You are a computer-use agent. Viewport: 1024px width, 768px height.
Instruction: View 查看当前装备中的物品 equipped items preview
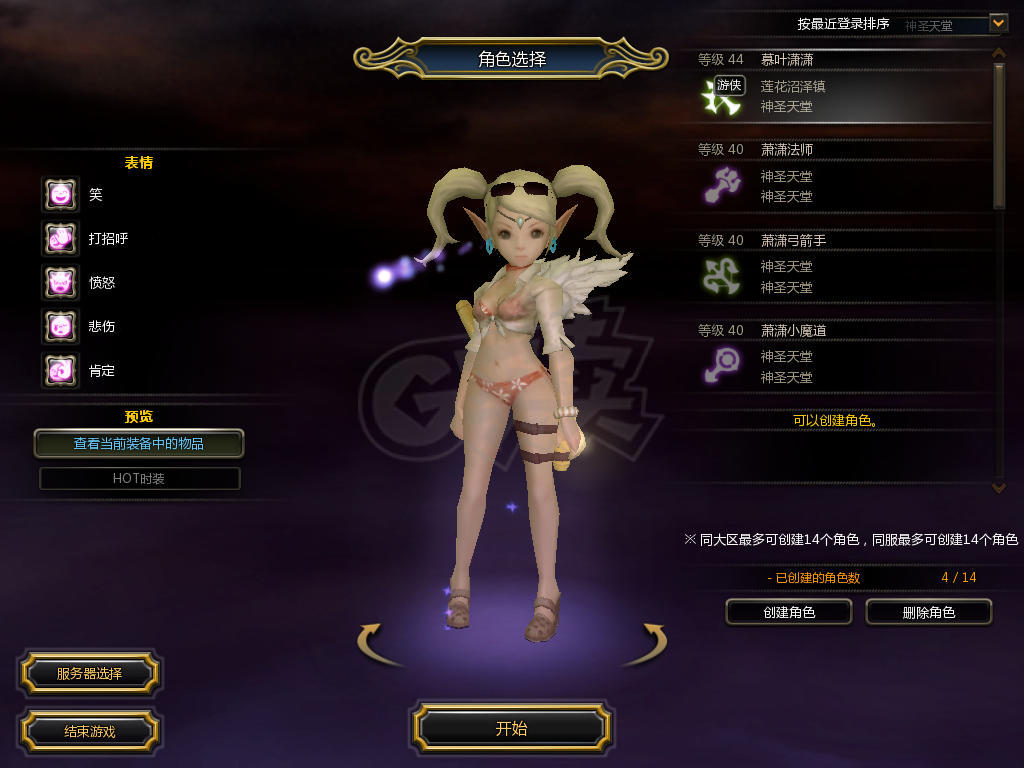point(139,443)
